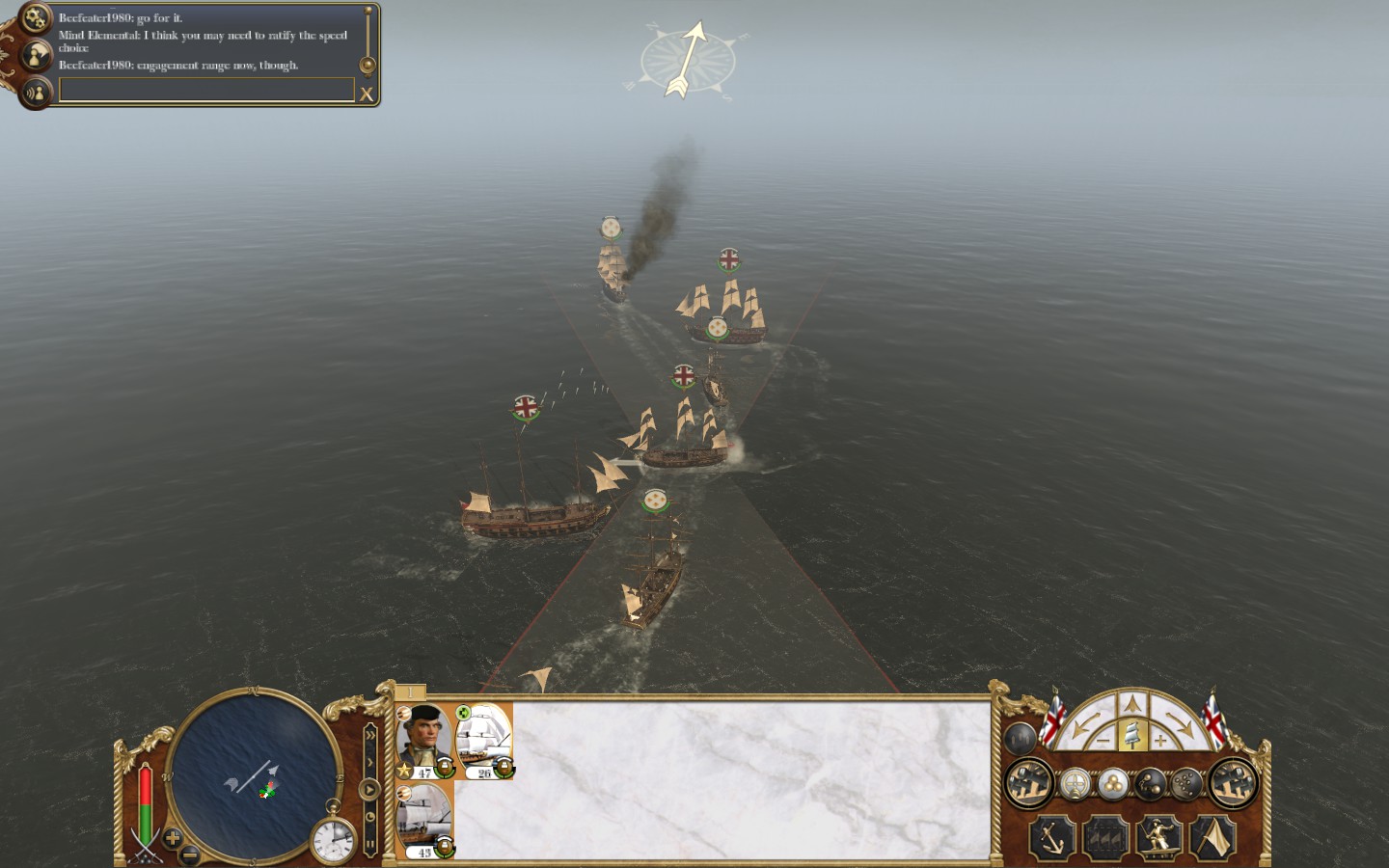Open the gears settings button beside chat
The image size is (1389, 868).
pos(36,18)
